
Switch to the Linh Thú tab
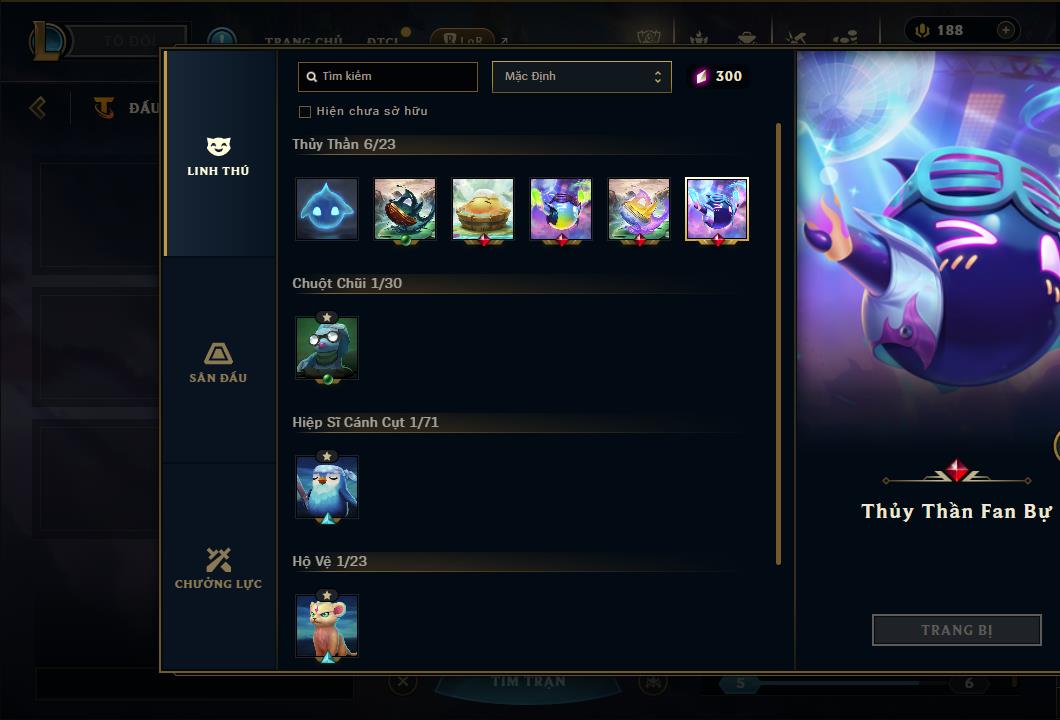[218, 157]
